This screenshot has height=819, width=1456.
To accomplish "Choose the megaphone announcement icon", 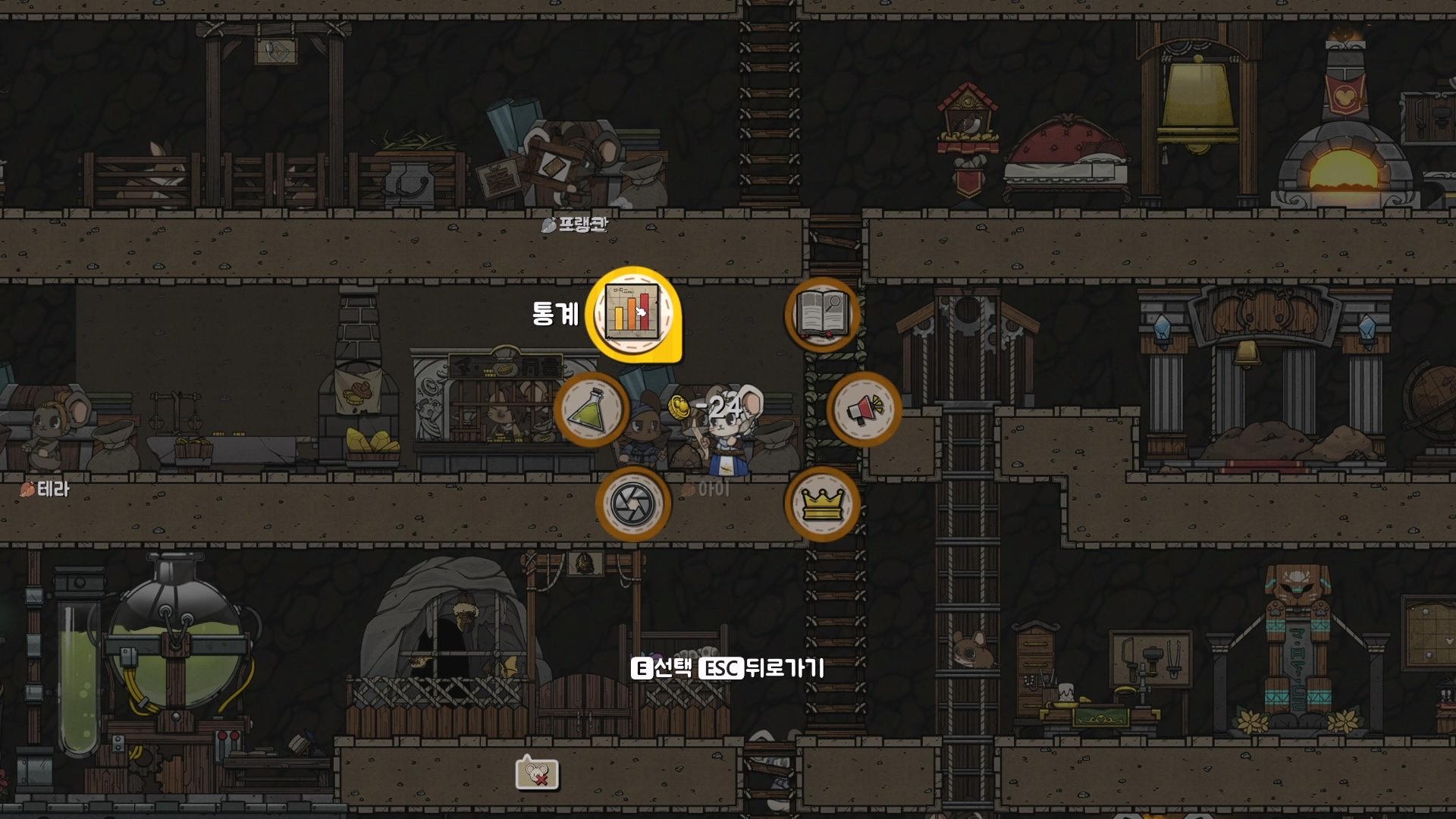I will (x=864, y=409).
